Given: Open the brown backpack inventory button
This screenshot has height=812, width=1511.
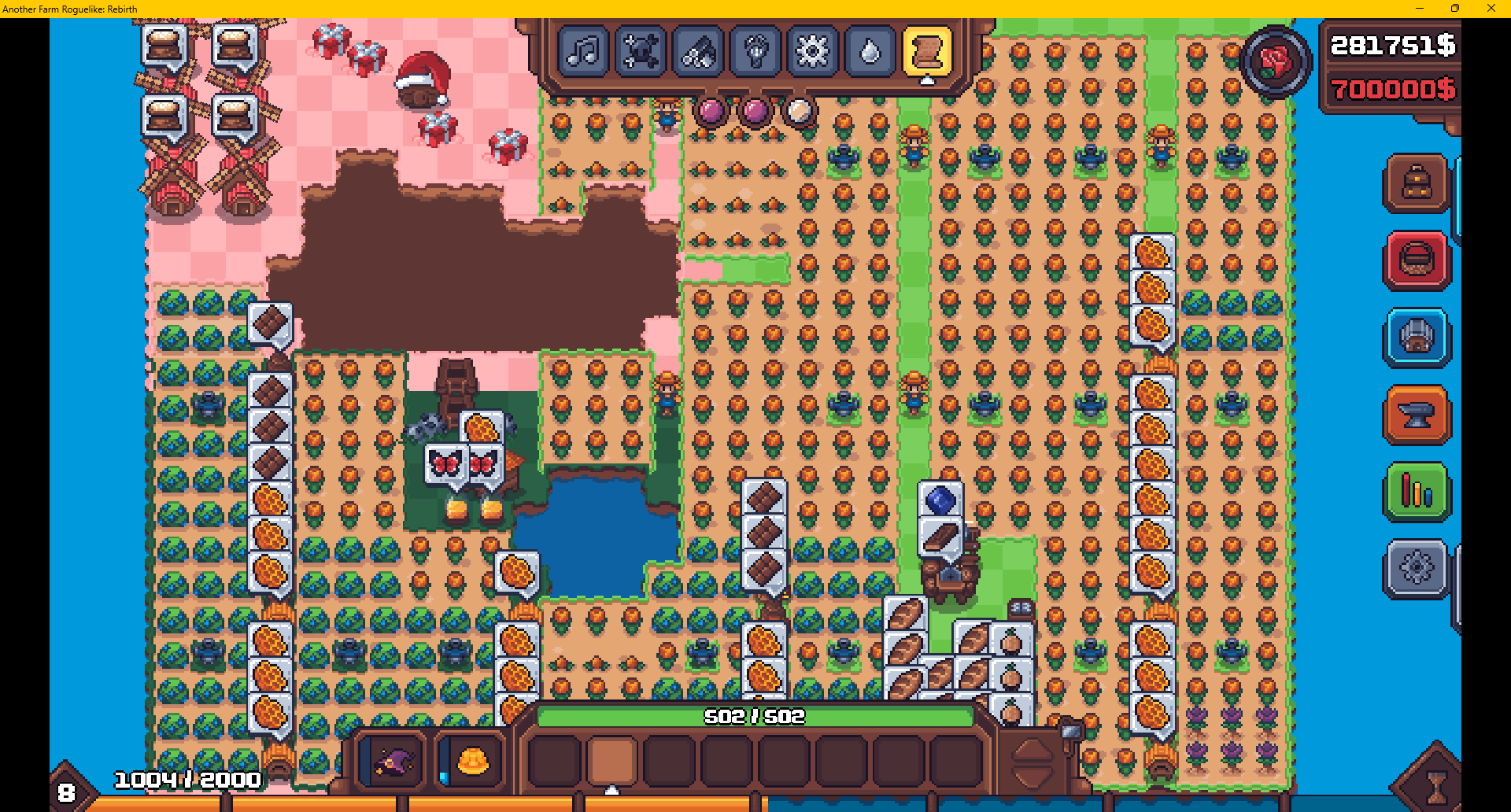Looking at the screenshot, I should (x=1417, y=183).
